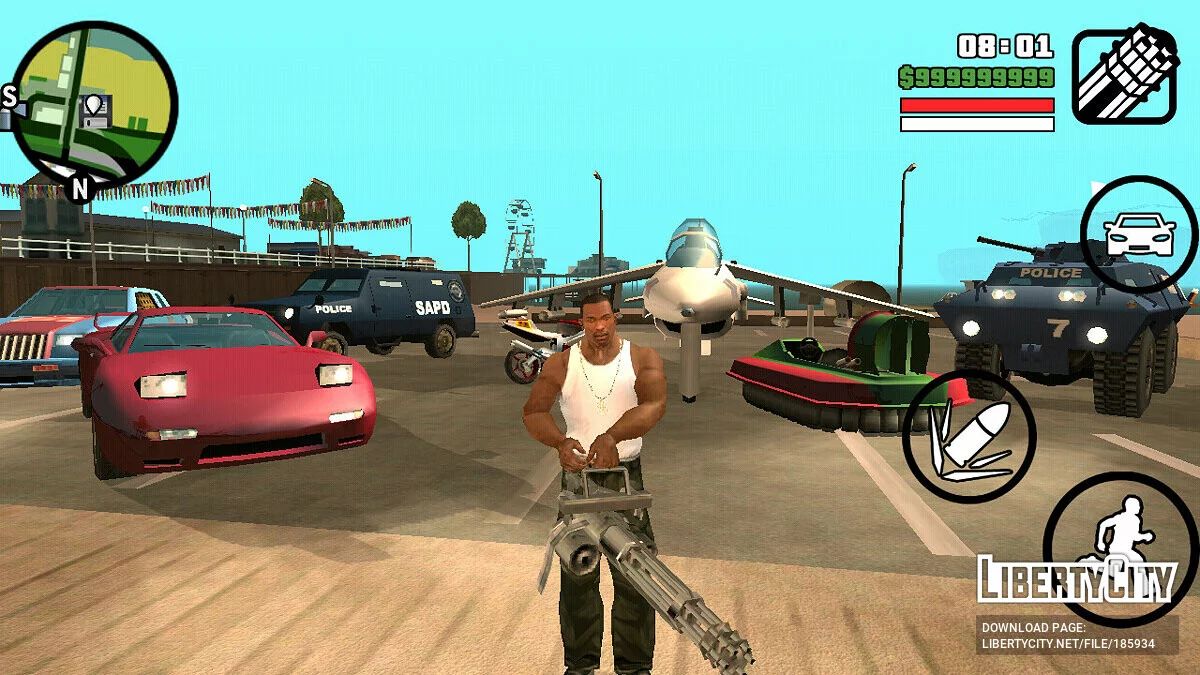The width and height of the screenshot is (1200, 675).
Task: Tap the enter vehicle car button
Action: coord(1138,235)
